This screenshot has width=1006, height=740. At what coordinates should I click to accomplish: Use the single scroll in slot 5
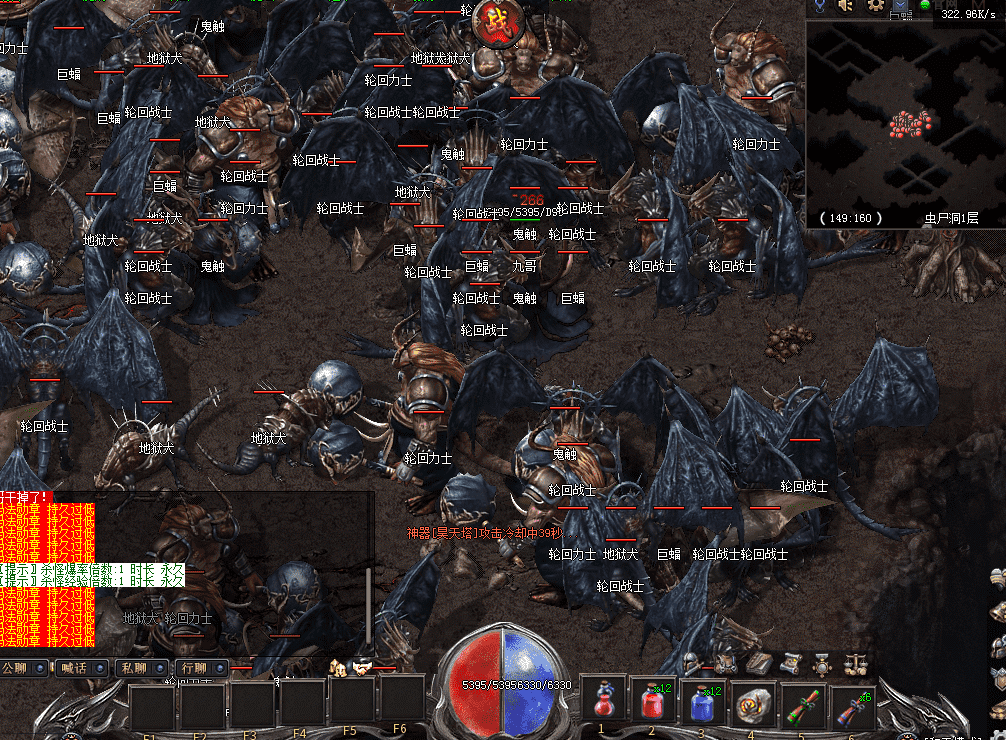coord(802,702)
